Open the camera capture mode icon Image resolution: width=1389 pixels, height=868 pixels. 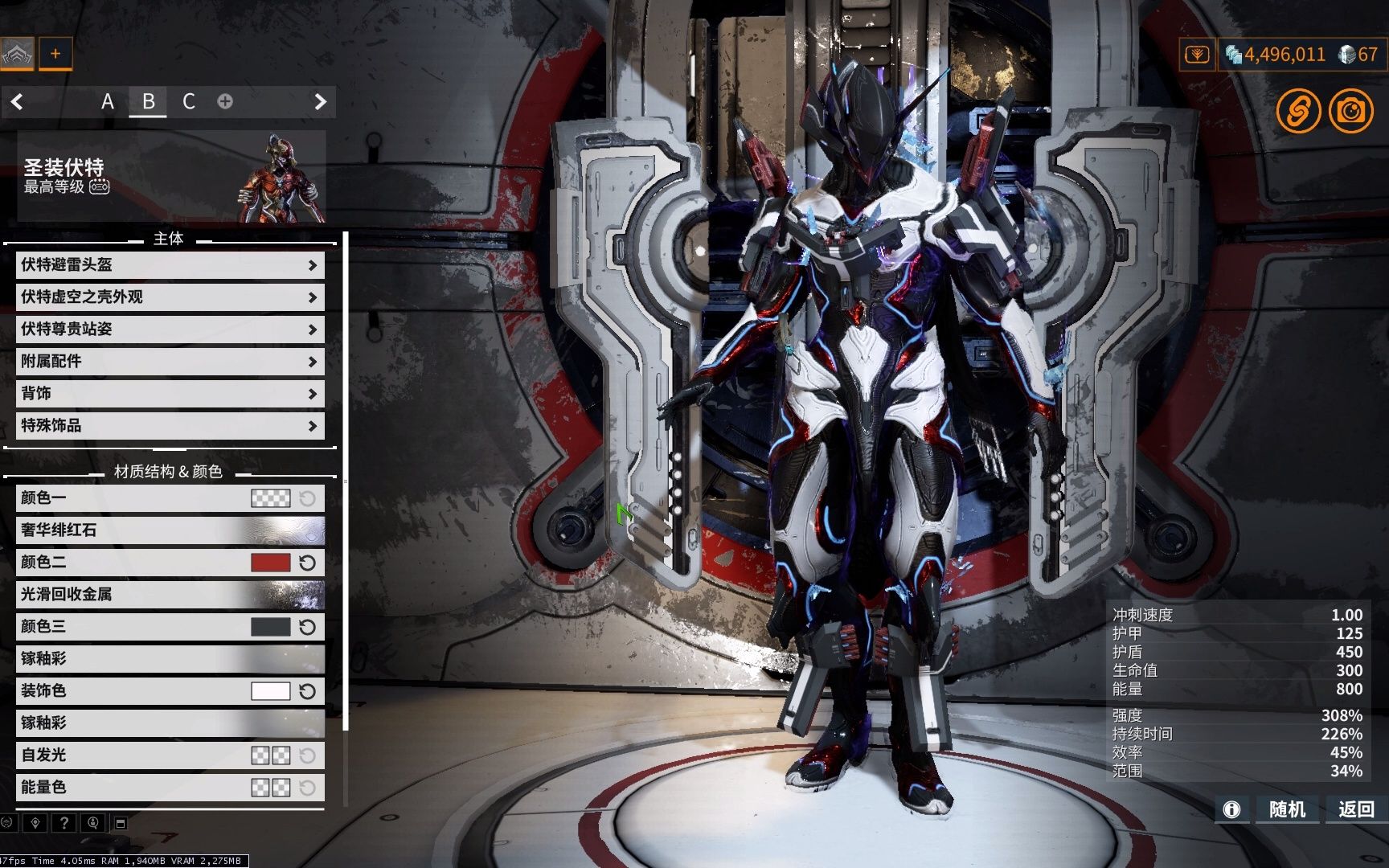coord(1350,110)
